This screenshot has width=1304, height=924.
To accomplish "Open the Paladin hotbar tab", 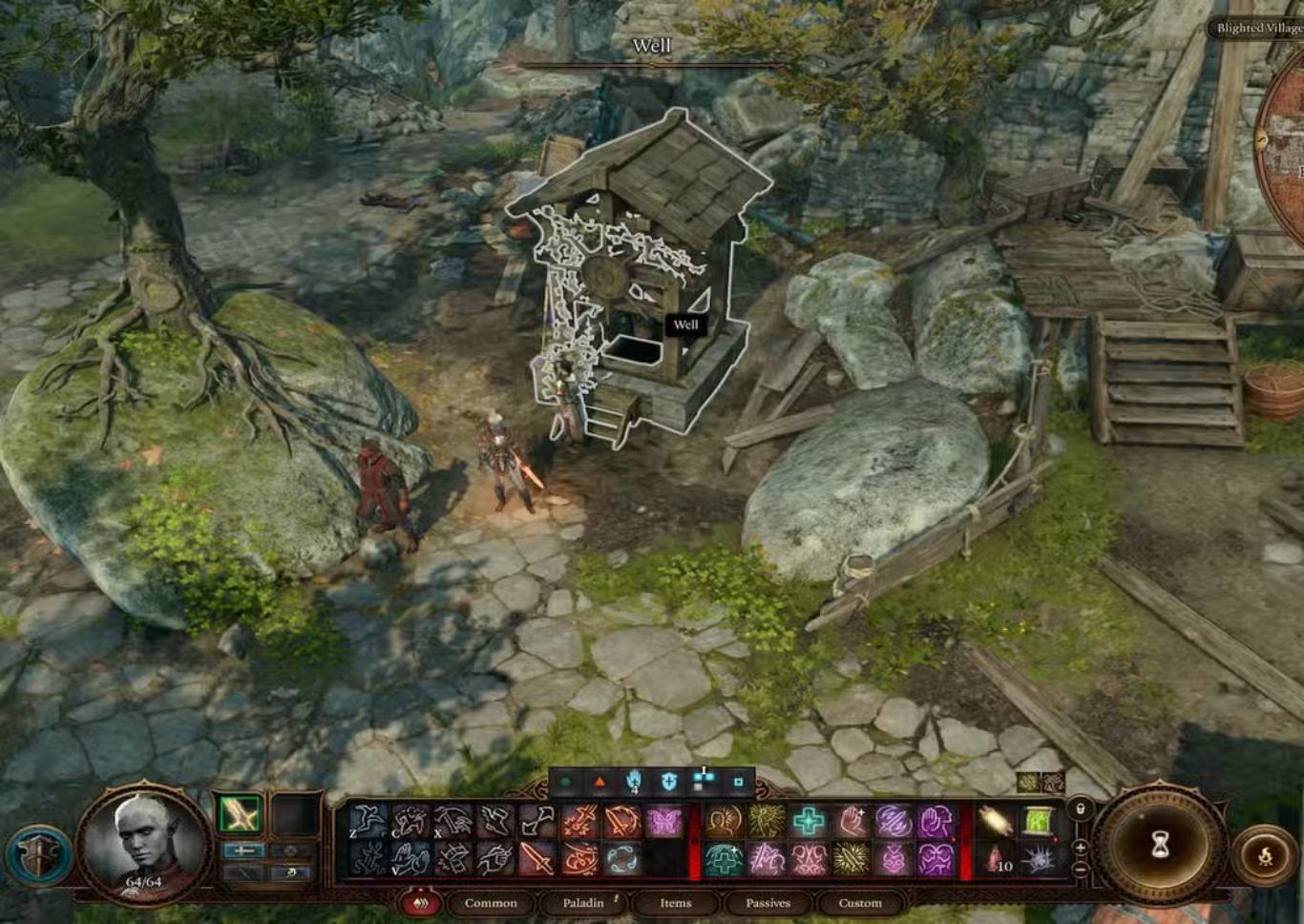I will pos(582,903).
